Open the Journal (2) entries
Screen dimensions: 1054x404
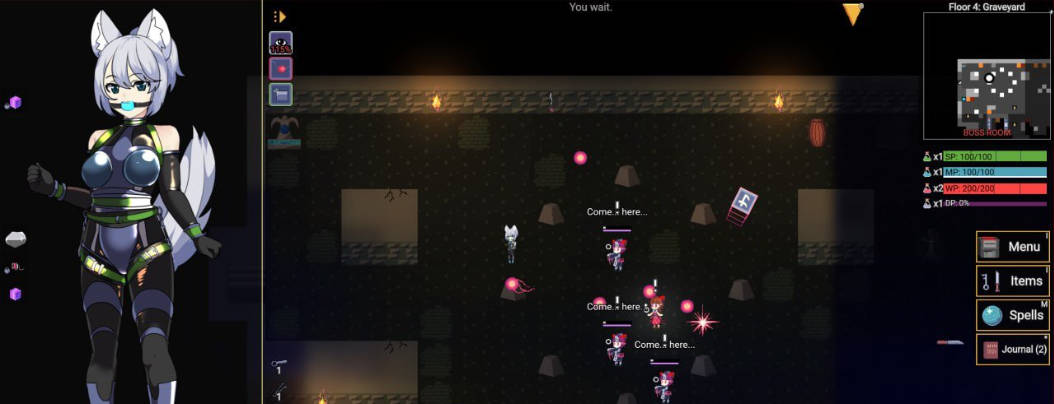click(1012, 349)
